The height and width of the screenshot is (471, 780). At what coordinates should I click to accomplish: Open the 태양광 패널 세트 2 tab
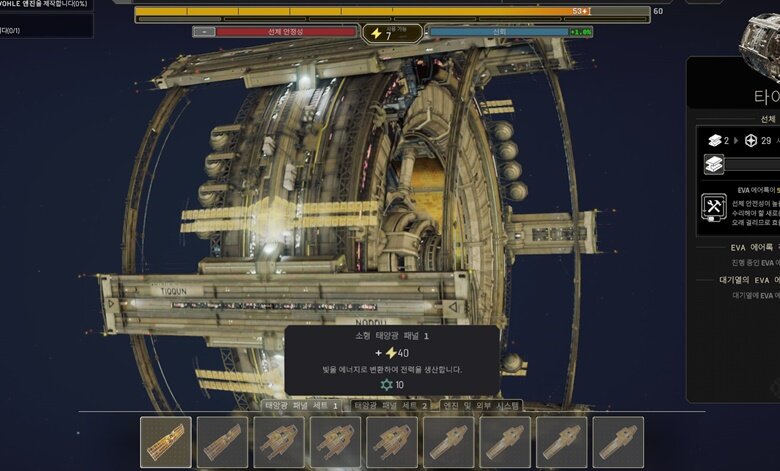click(391, 406)
